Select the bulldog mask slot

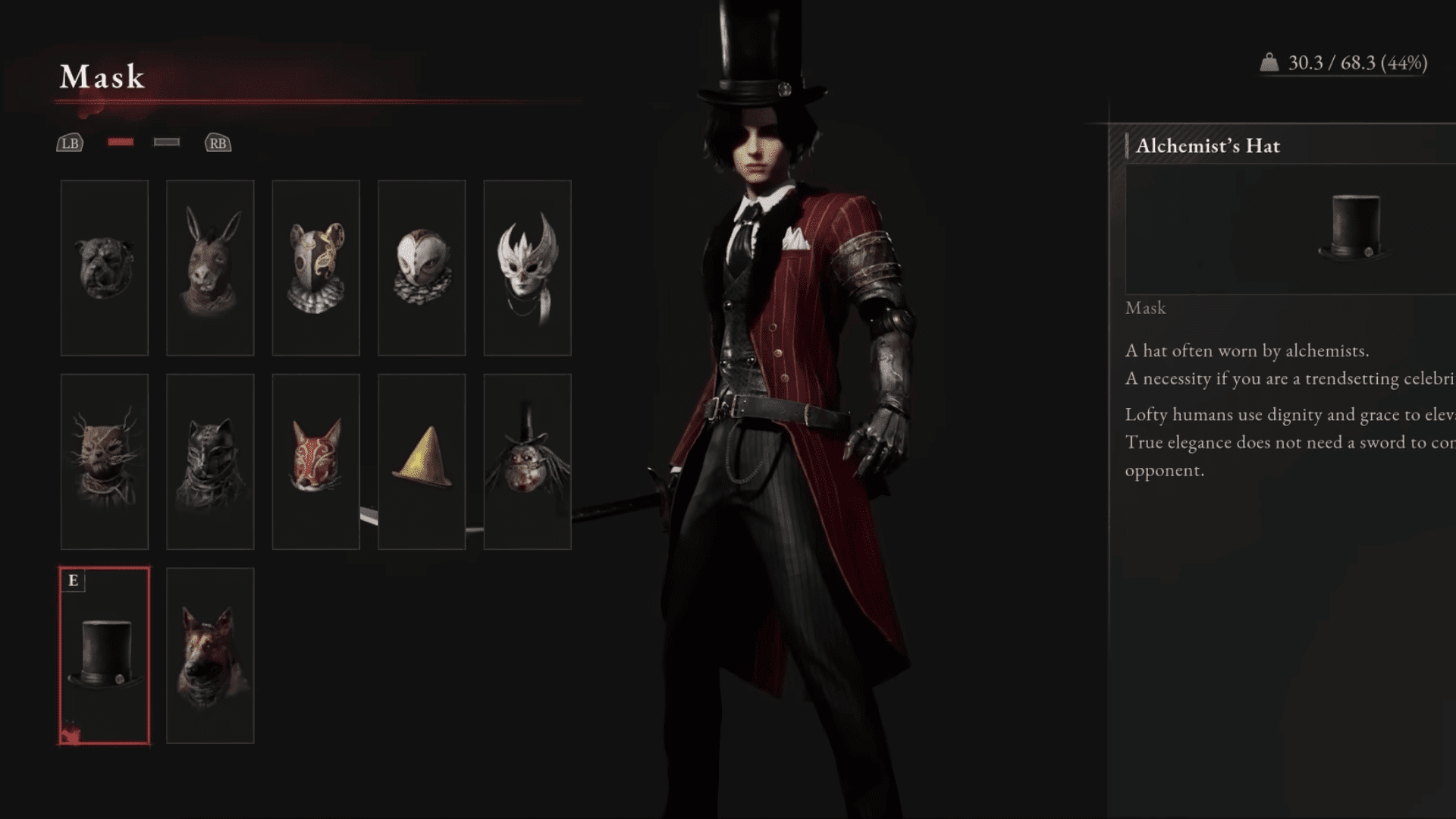tap(105, 268)
